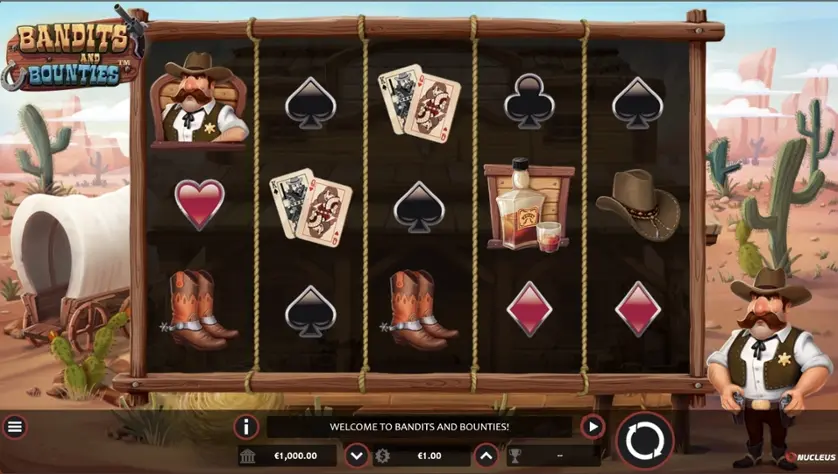This screenshot has width=838, height=474.
Task: Spin the reels with the circular arrow button
Action: coord(645,441)
